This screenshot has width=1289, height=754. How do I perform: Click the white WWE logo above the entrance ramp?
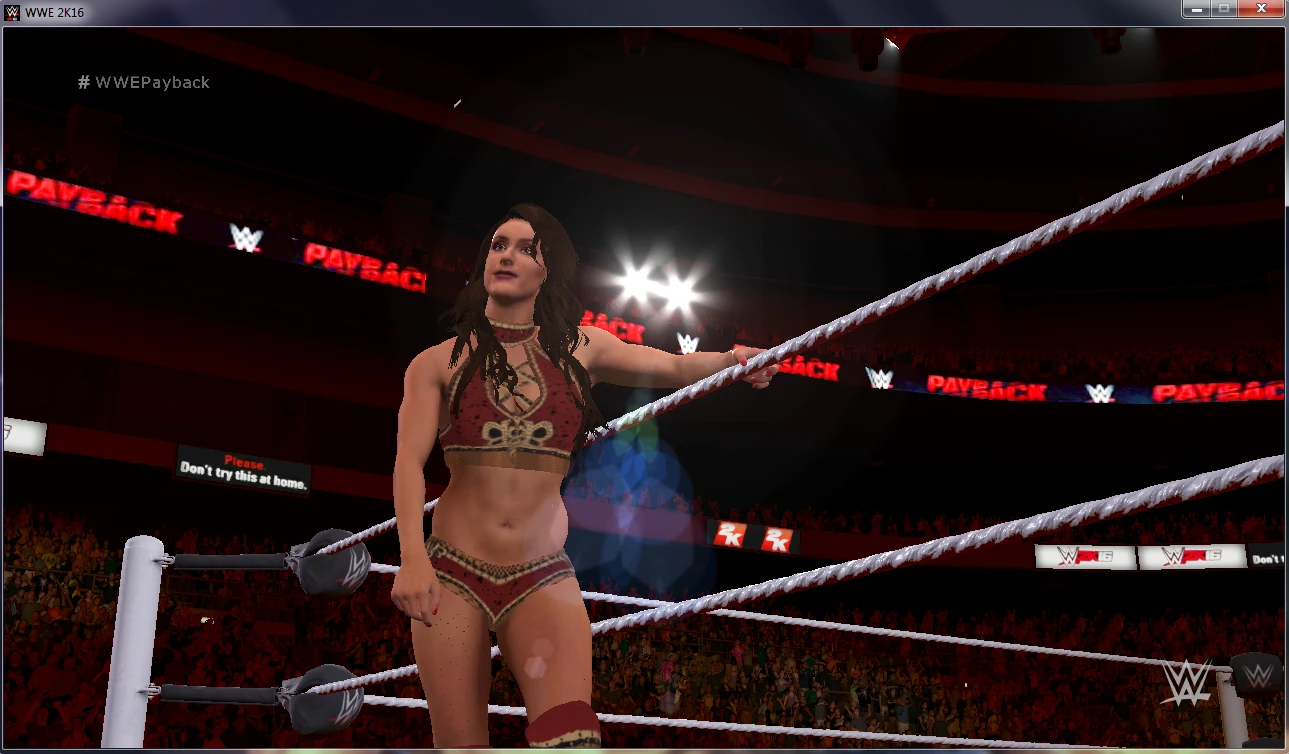pyautogui.click(x=689, y=341)
